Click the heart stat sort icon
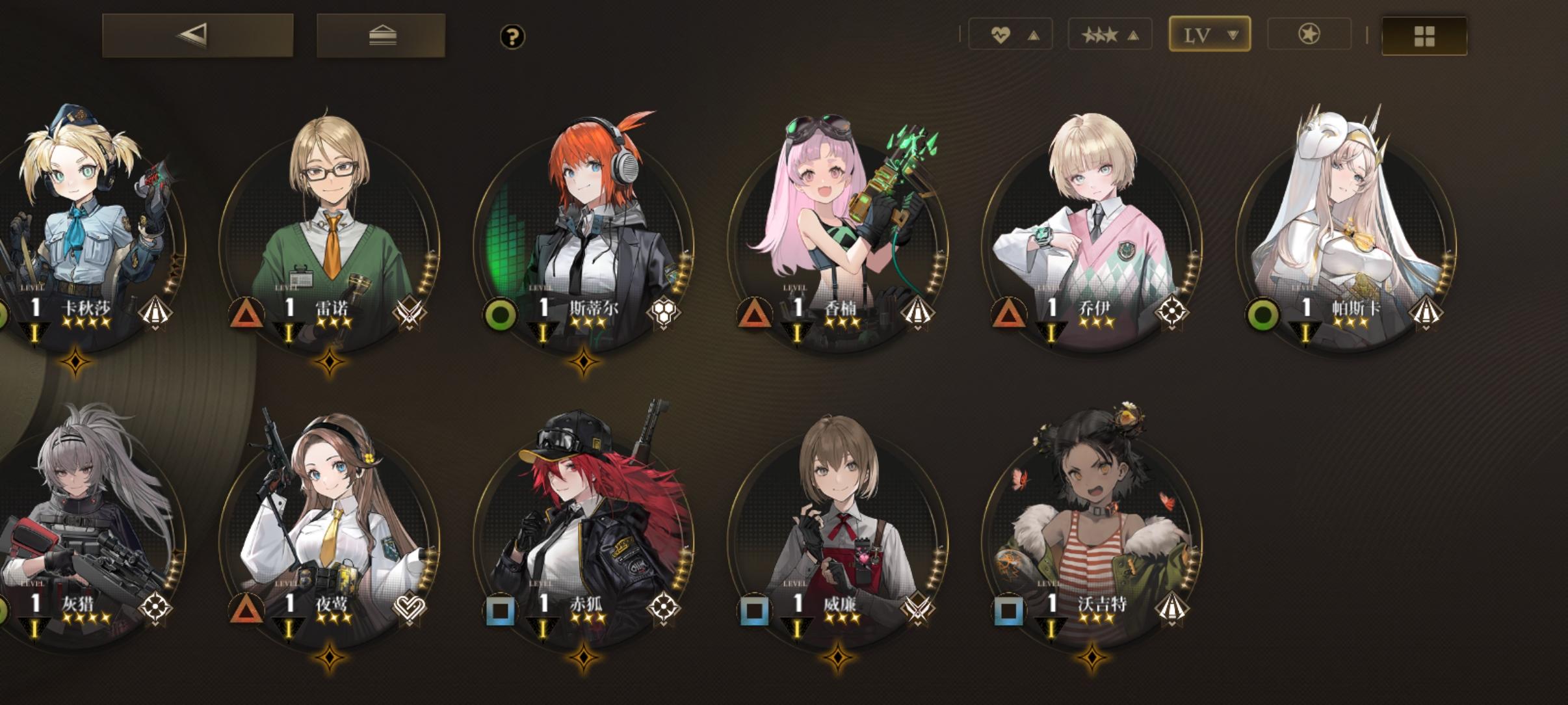The width and height of the screenshot is (1568, 705). (1002, 34)
